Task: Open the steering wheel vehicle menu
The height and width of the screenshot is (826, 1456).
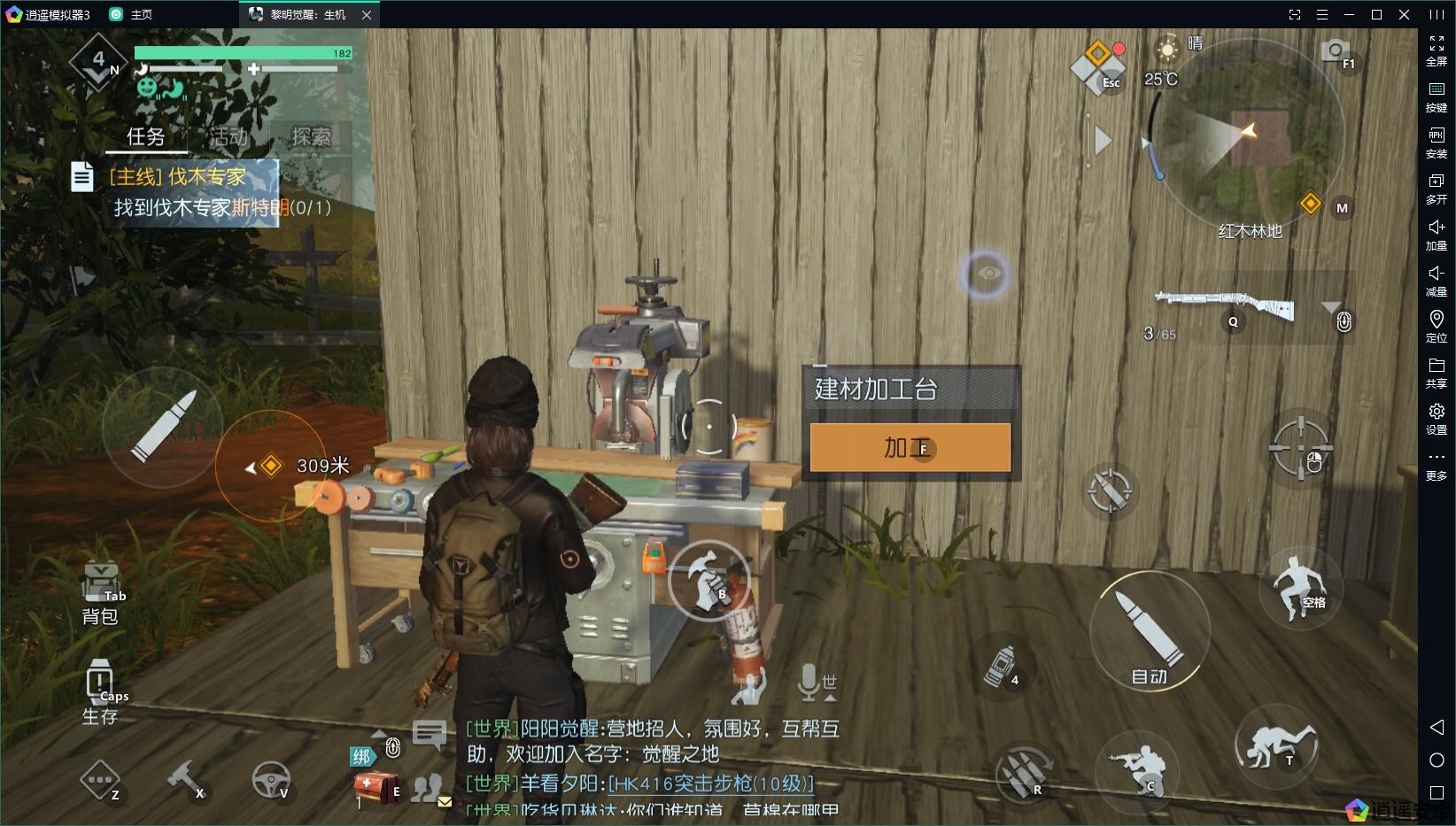Action: [x=270, y=779]
